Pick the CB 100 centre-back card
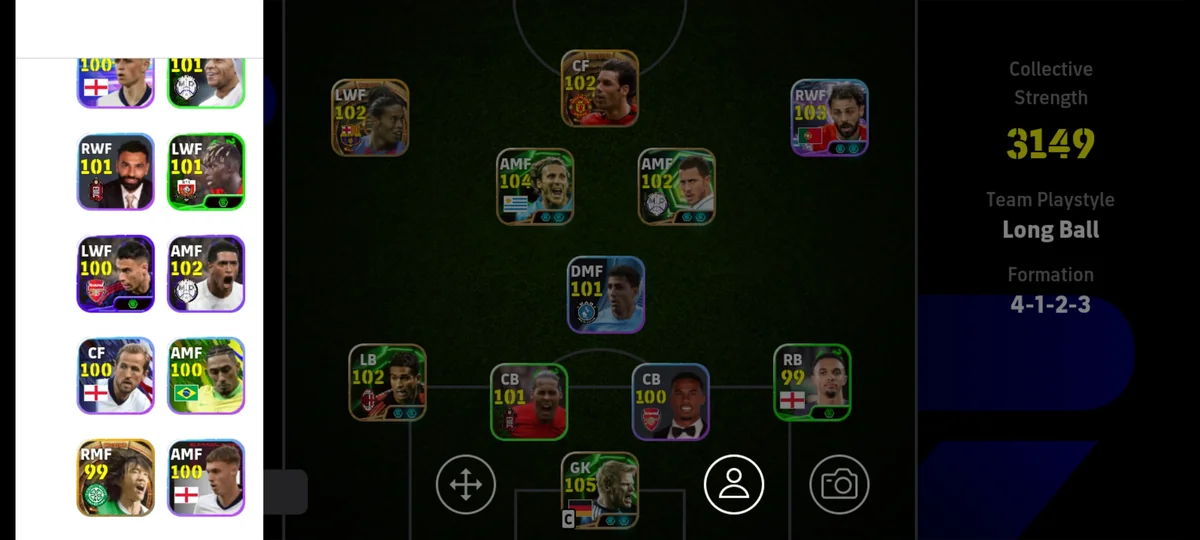Screen dimensions: 1200x540 671,401
